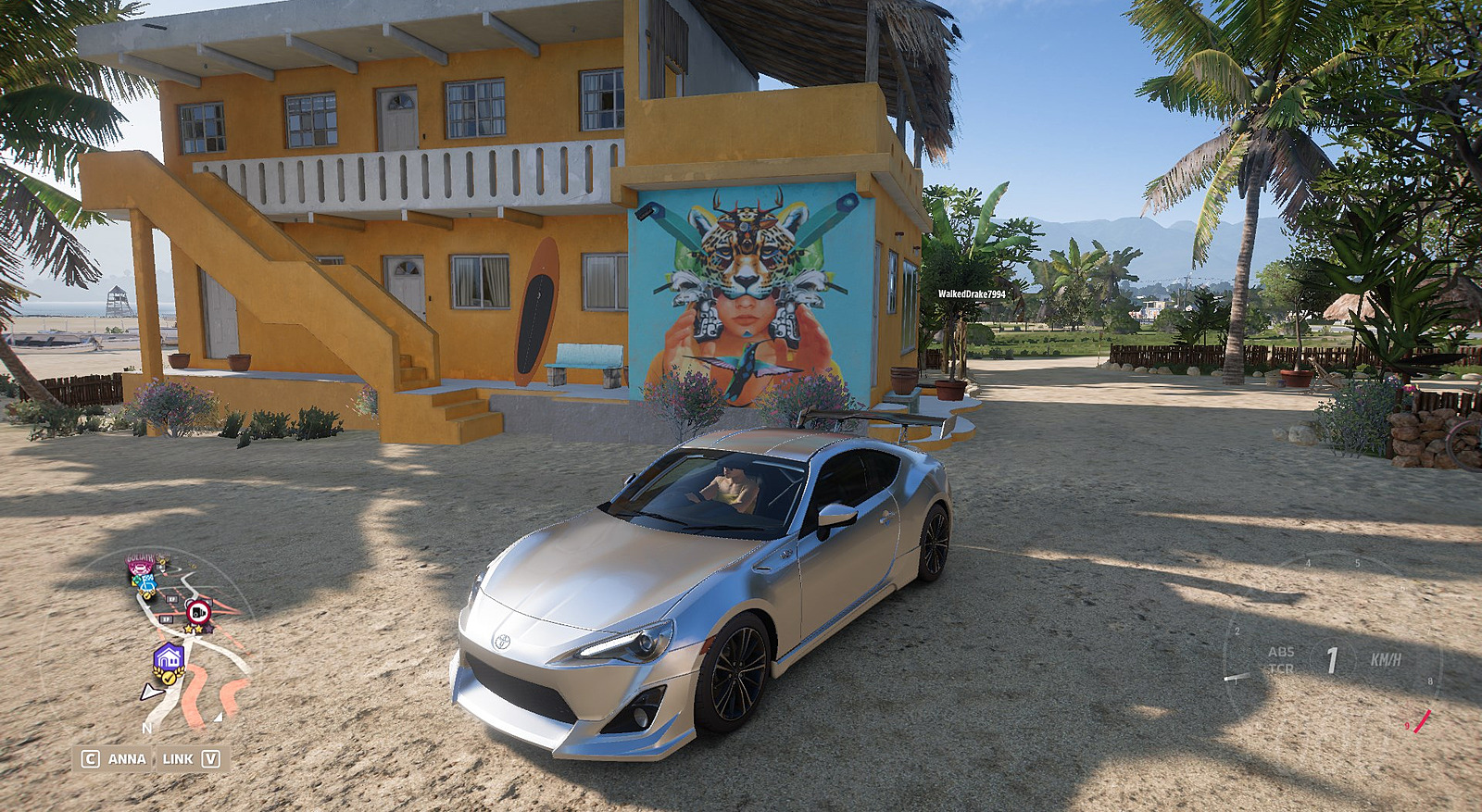Image resolution: width=1482 pixels, height=812 pixels.
Task: Toggle the grey third star on the minimap rating
Action: coord(209,630)
